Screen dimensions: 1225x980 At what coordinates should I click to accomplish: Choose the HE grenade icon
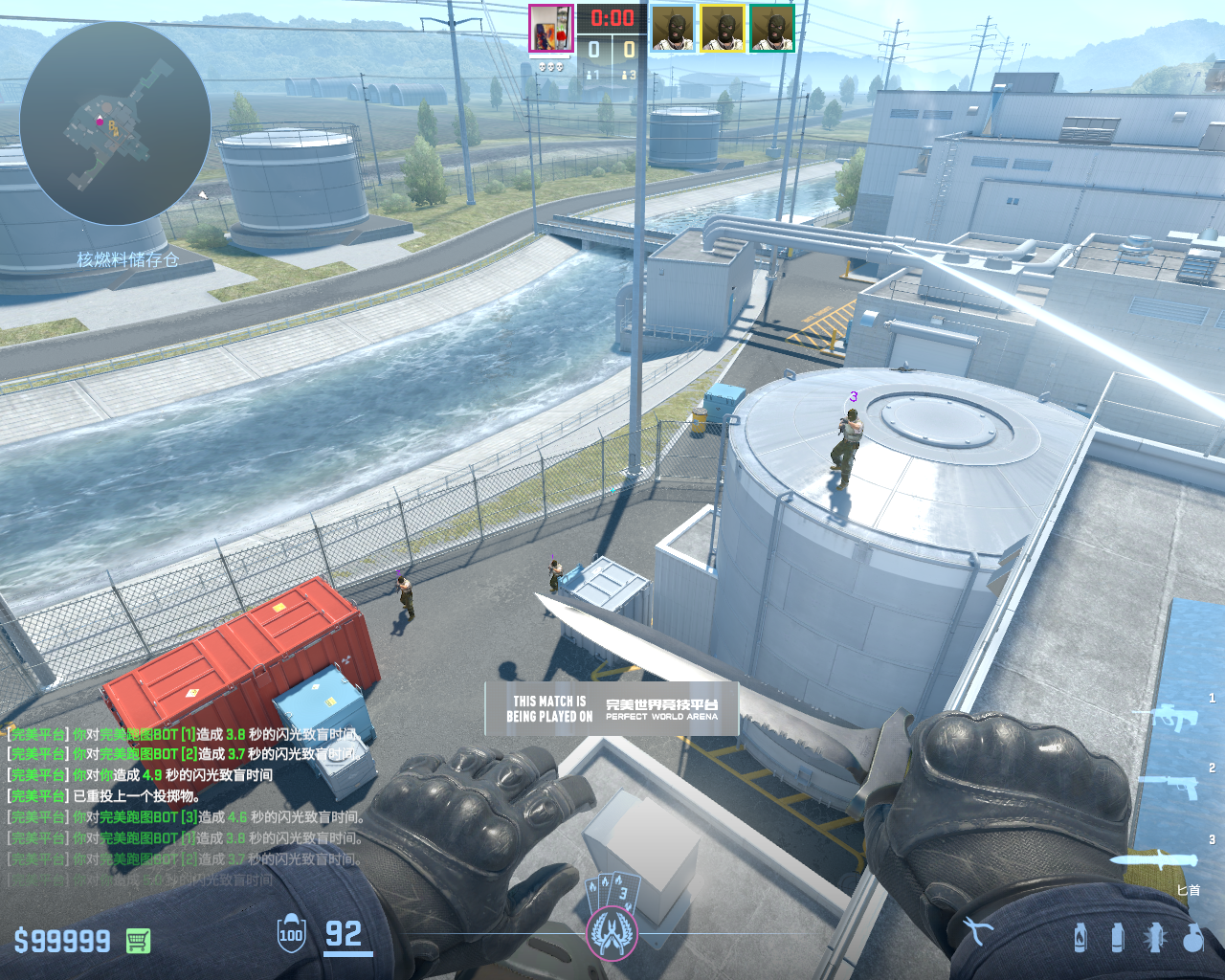(x=1192, y=937)
